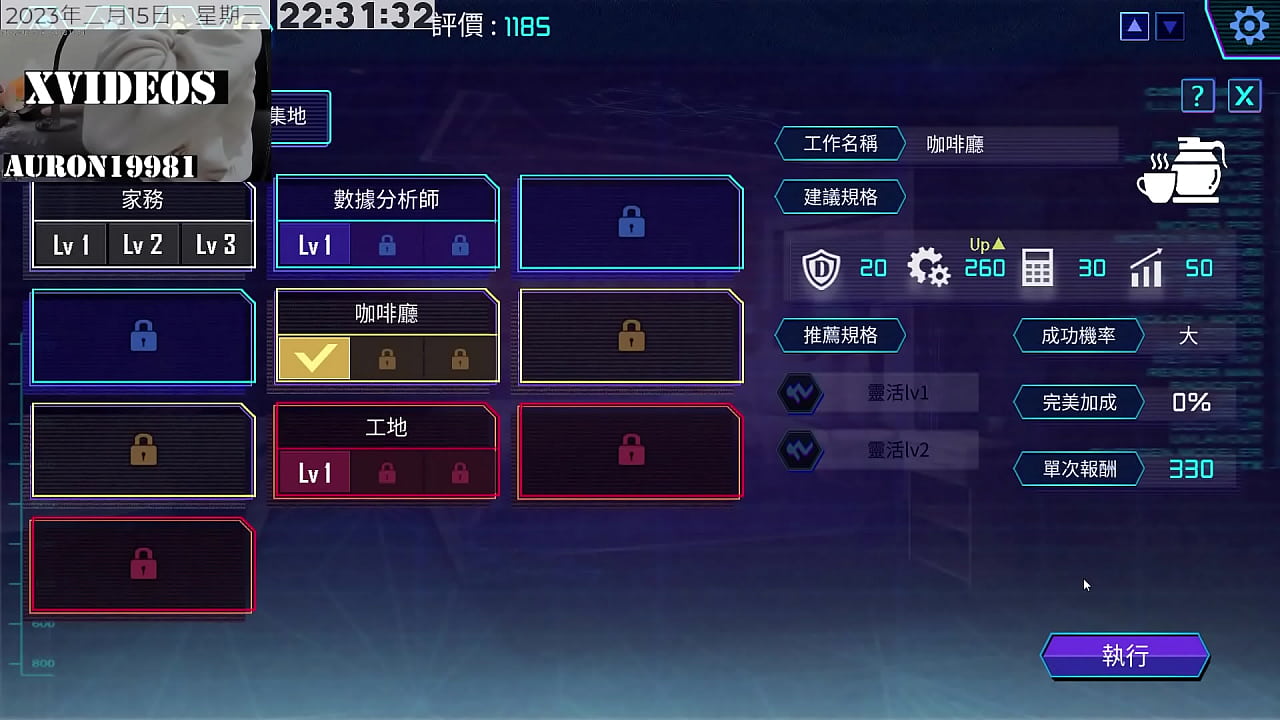Click the 靈活lv2 hexagon skill icon

click(800, 450)
